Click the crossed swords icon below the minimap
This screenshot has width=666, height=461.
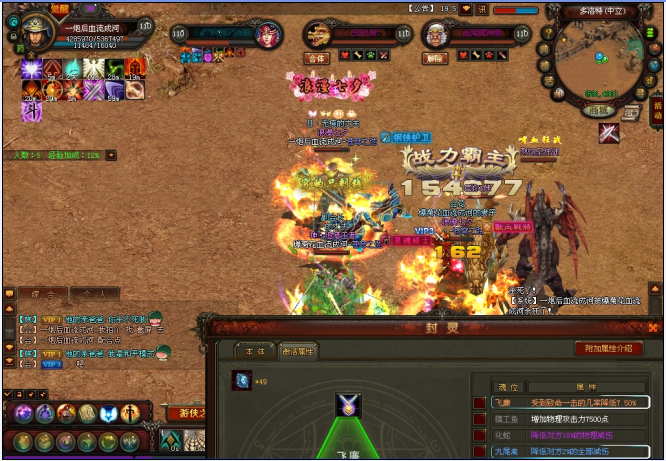tap(609, 132)
